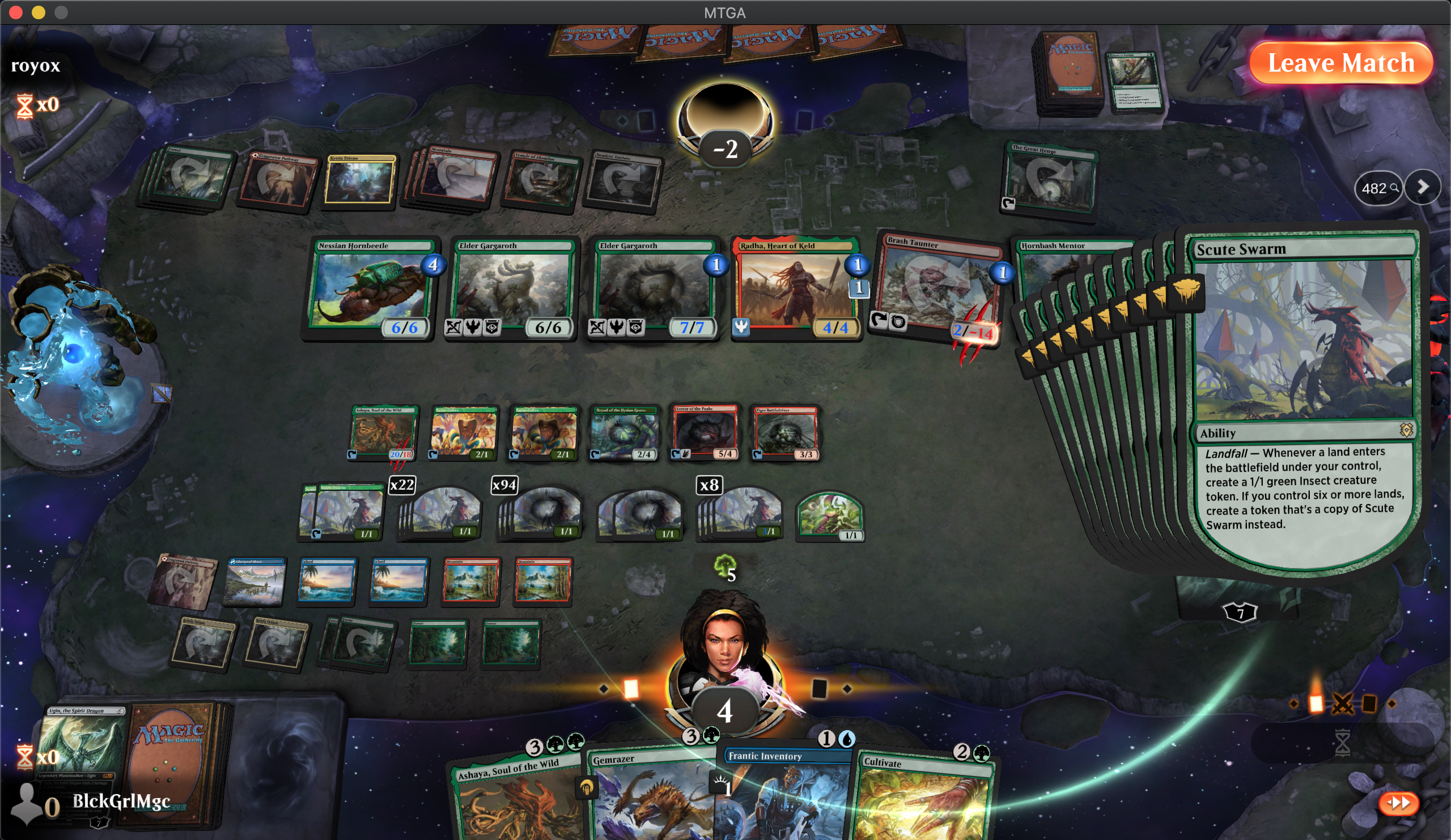Select Dryad of the Ilysian Grove
The height and width of the screenshot is (840, 1451).
pos(624,433)
